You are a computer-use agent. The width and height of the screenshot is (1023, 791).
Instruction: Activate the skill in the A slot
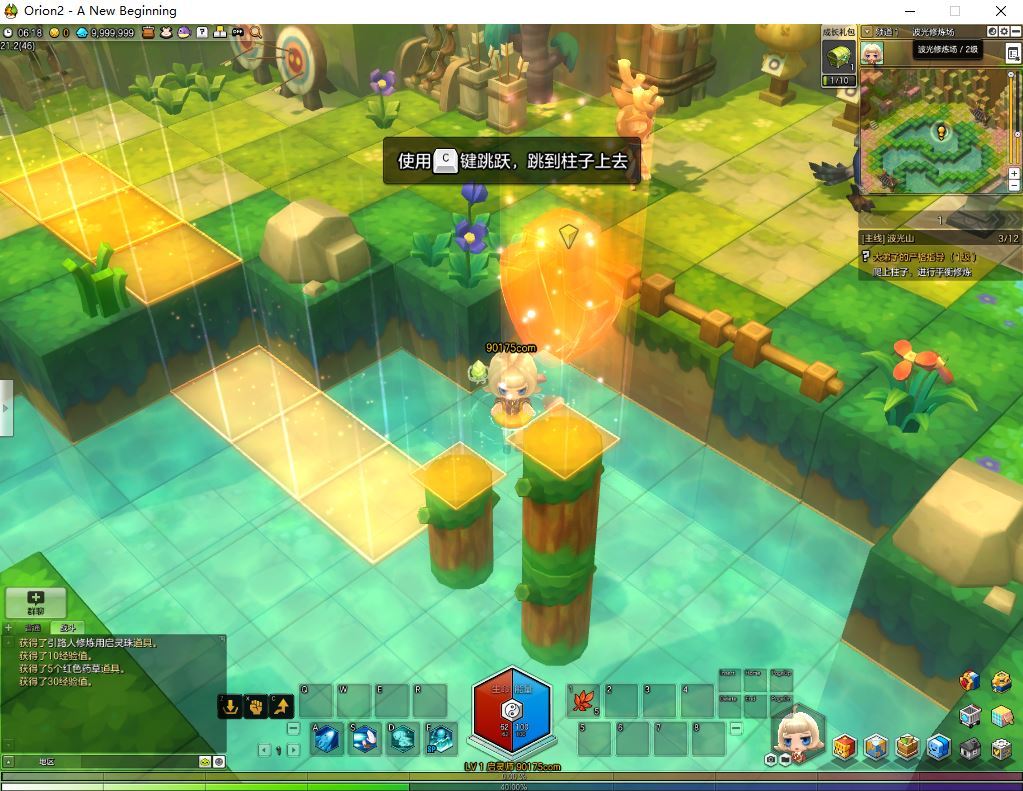point(327,739)
